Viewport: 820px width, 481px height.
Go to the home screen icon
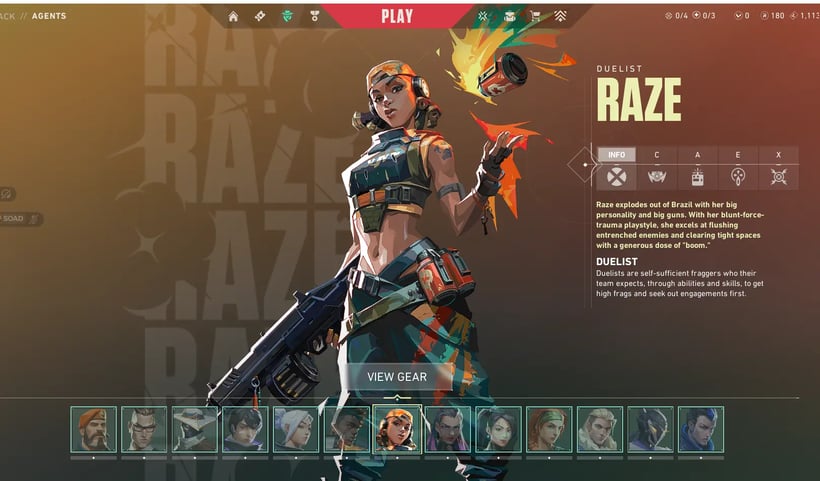point(233,16)
